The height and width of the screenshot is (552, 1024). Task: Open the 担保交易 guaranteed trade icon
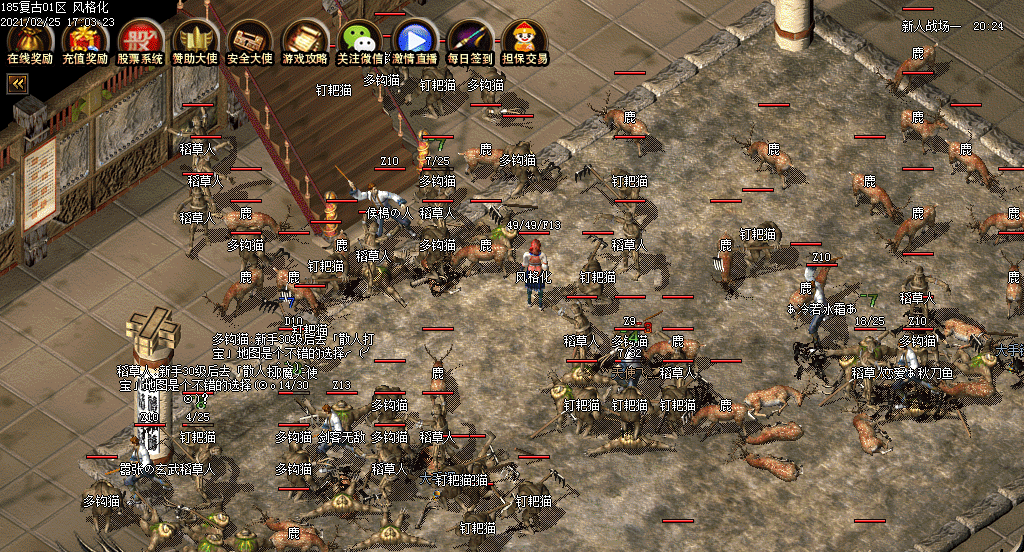point(525,41)
